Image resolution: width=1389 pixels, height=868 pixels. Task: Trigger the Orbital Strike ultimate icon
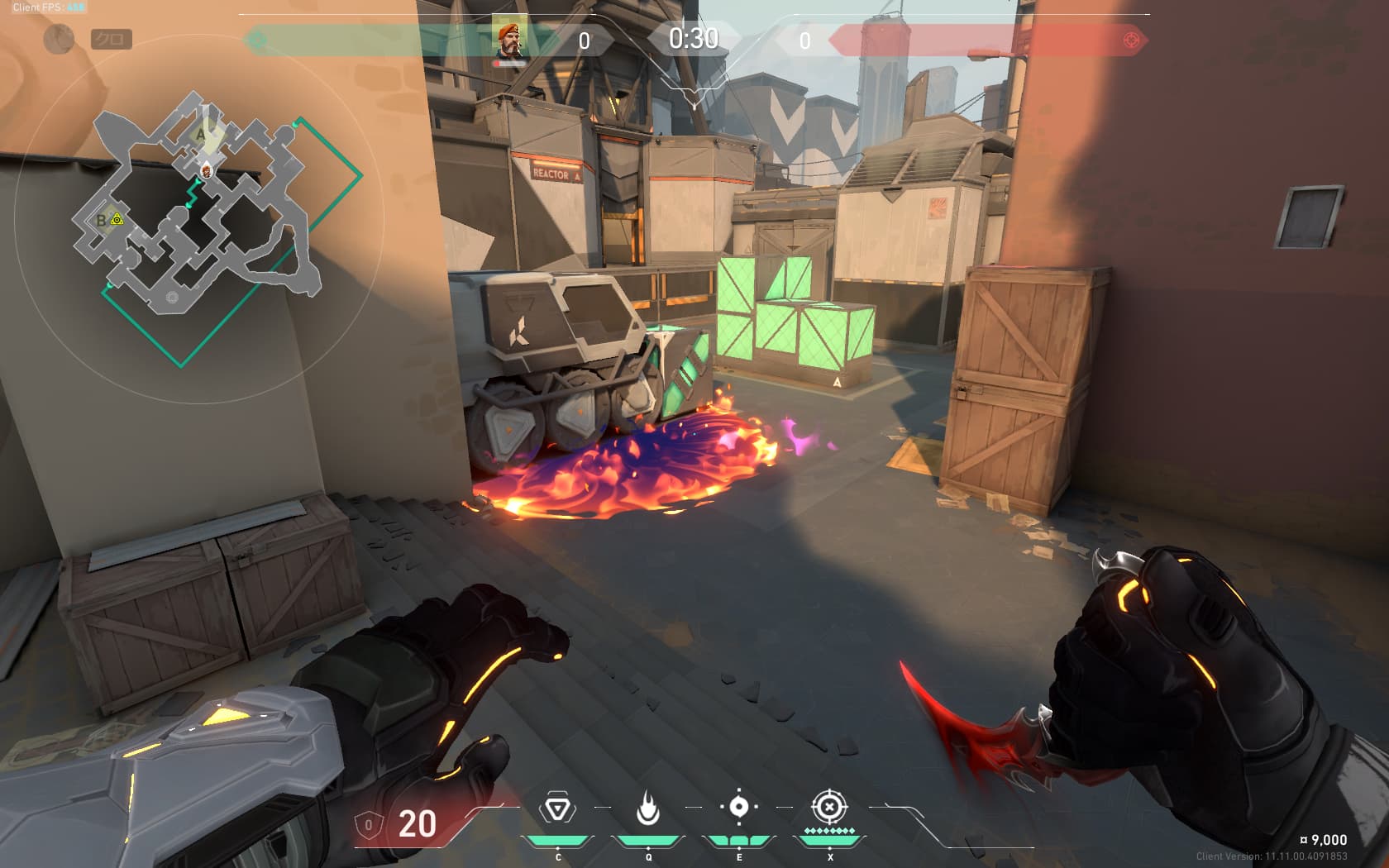829,807
